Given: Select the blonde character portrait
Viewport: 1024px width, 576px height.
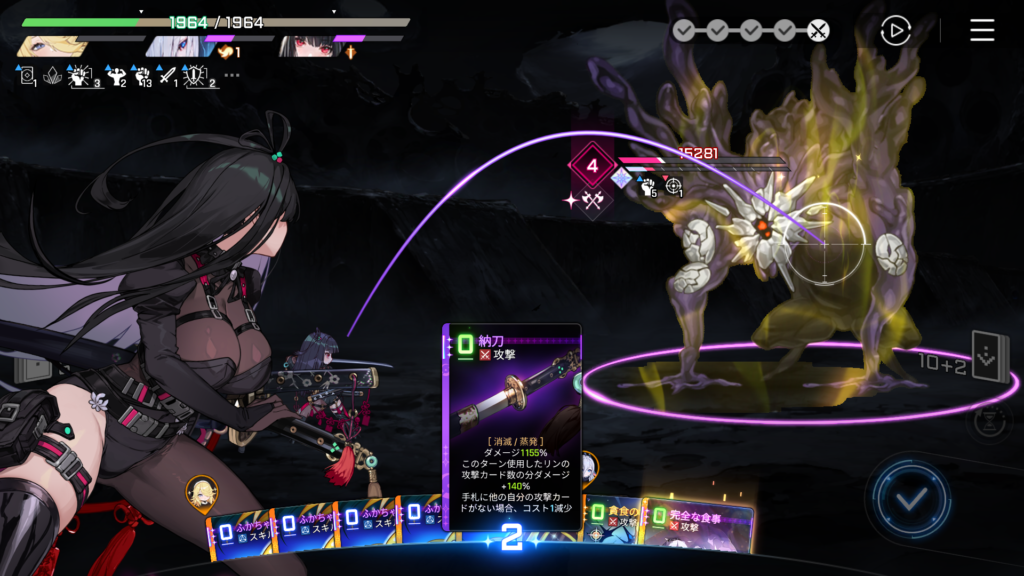Looking at the screenshot, I should pyautogui.click(x=48, y=46).
